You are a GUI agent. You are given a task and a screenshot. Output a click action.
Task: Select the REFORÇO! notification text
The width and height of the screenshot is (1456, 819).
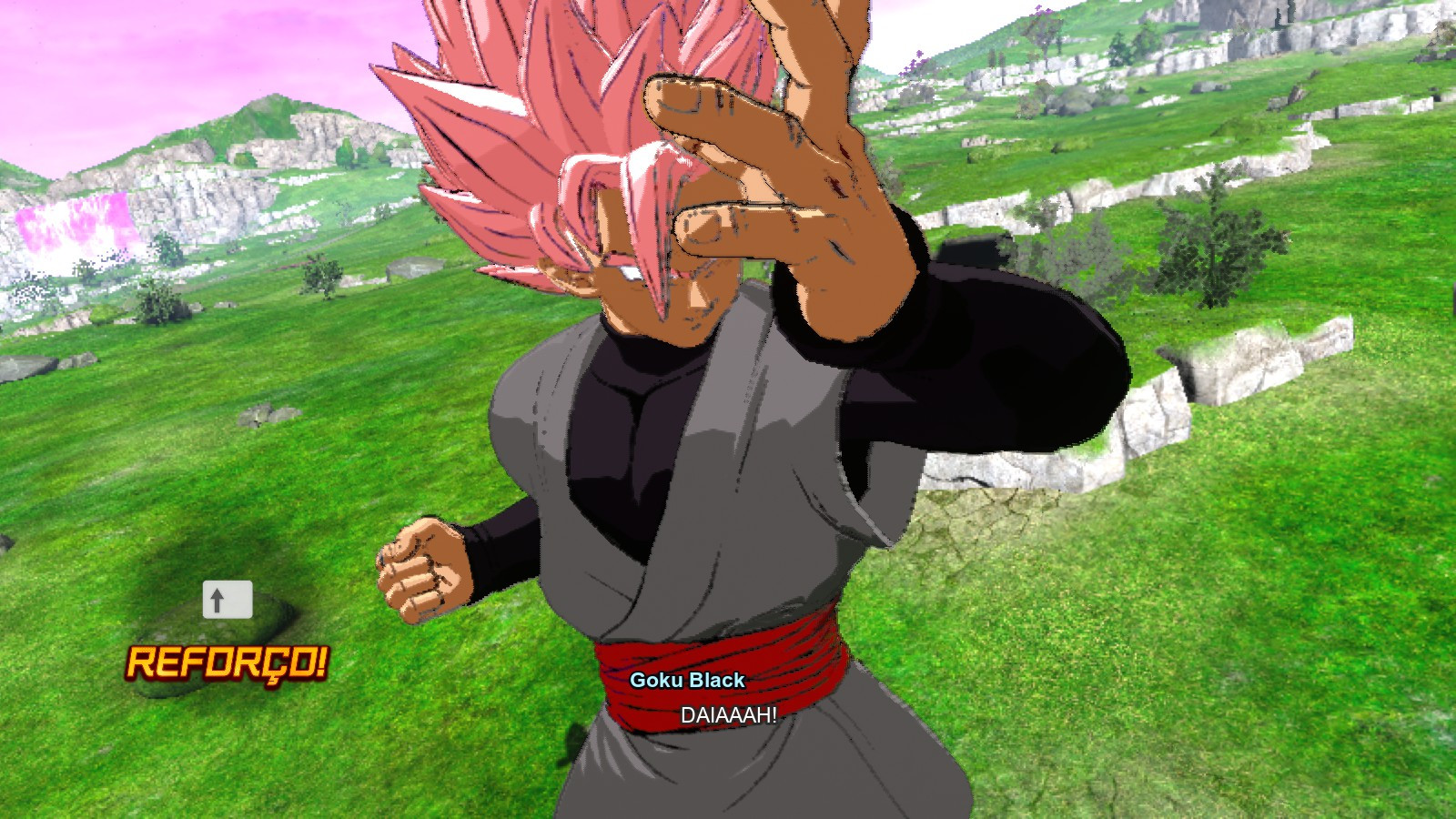(x=227, y=665)
